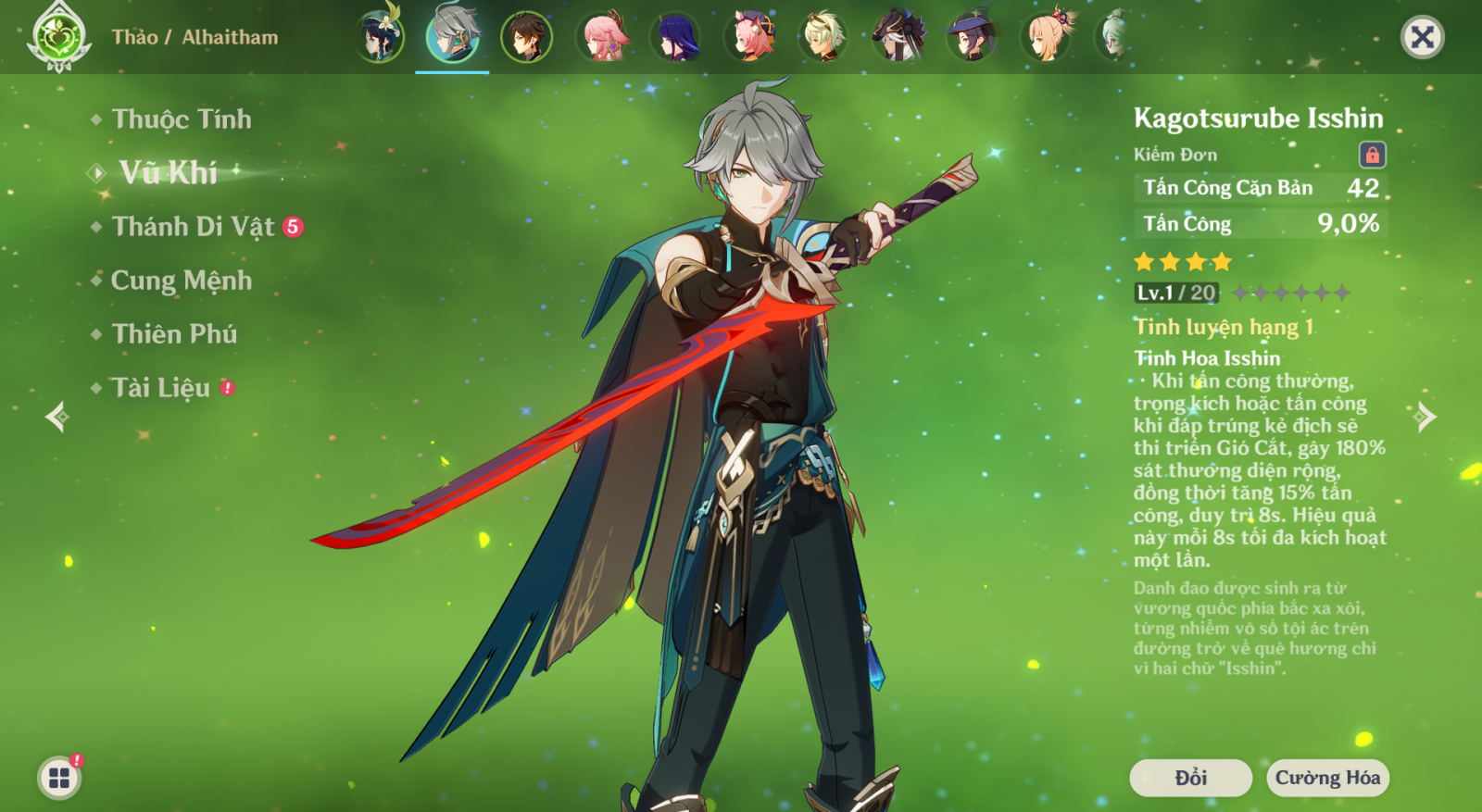Screen dimensions: 1482x812
Task: Toggle the weapon lock icon
Action: 1372,155
